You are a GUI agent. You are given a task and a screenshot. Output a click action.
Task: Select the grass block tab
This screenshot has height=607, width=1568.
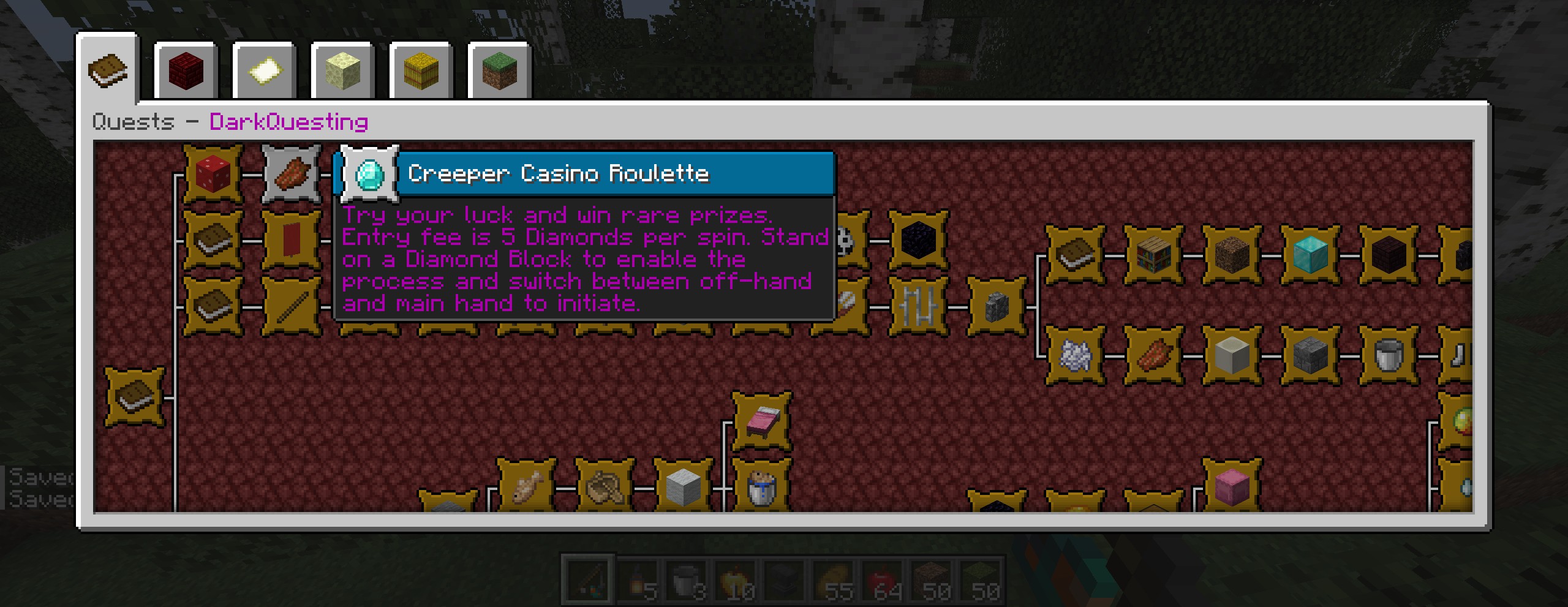499,71
